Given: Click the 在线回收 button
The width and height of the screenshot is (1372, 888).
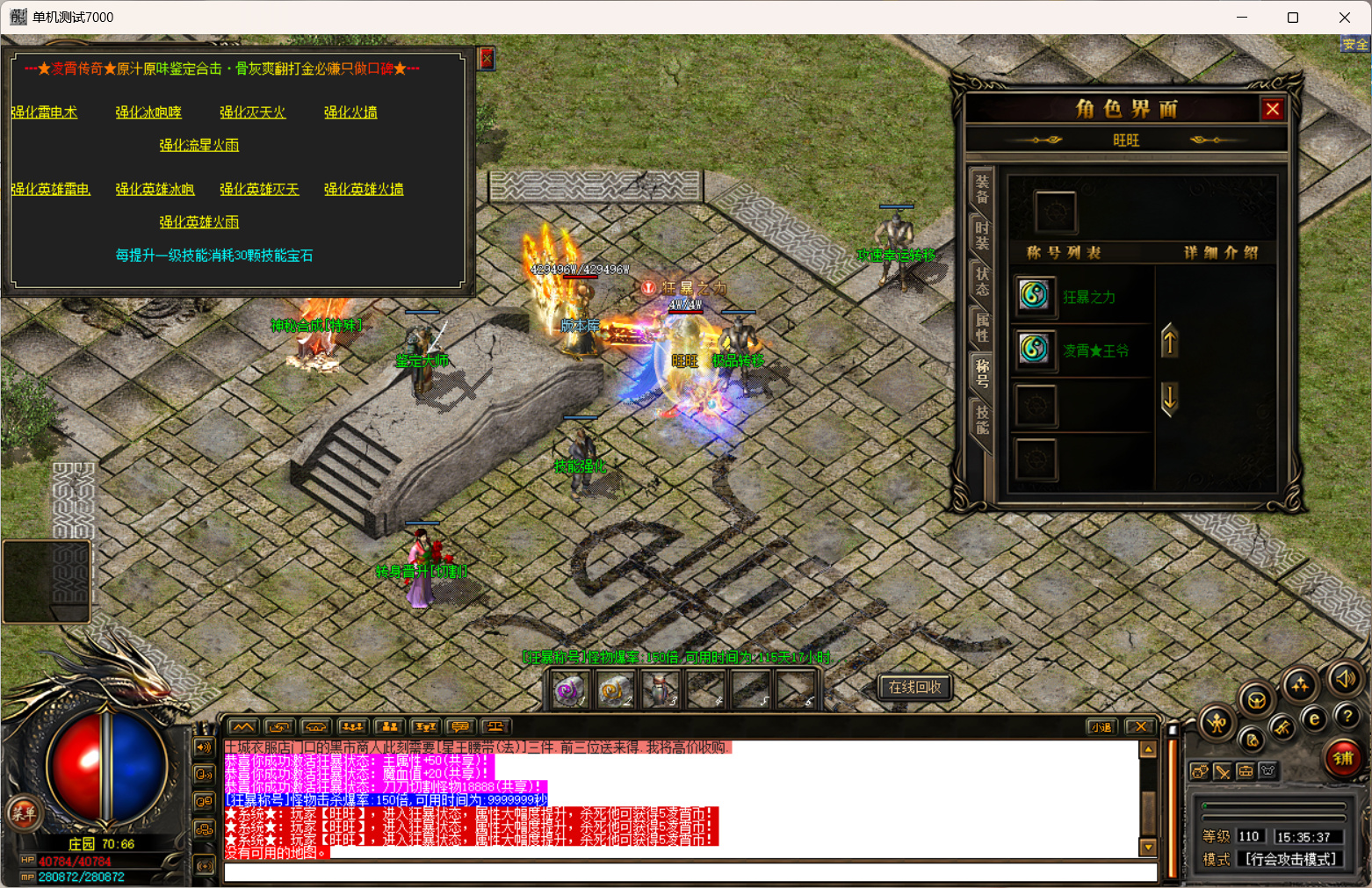Looking at the screenshot, I should coord(914,688).
